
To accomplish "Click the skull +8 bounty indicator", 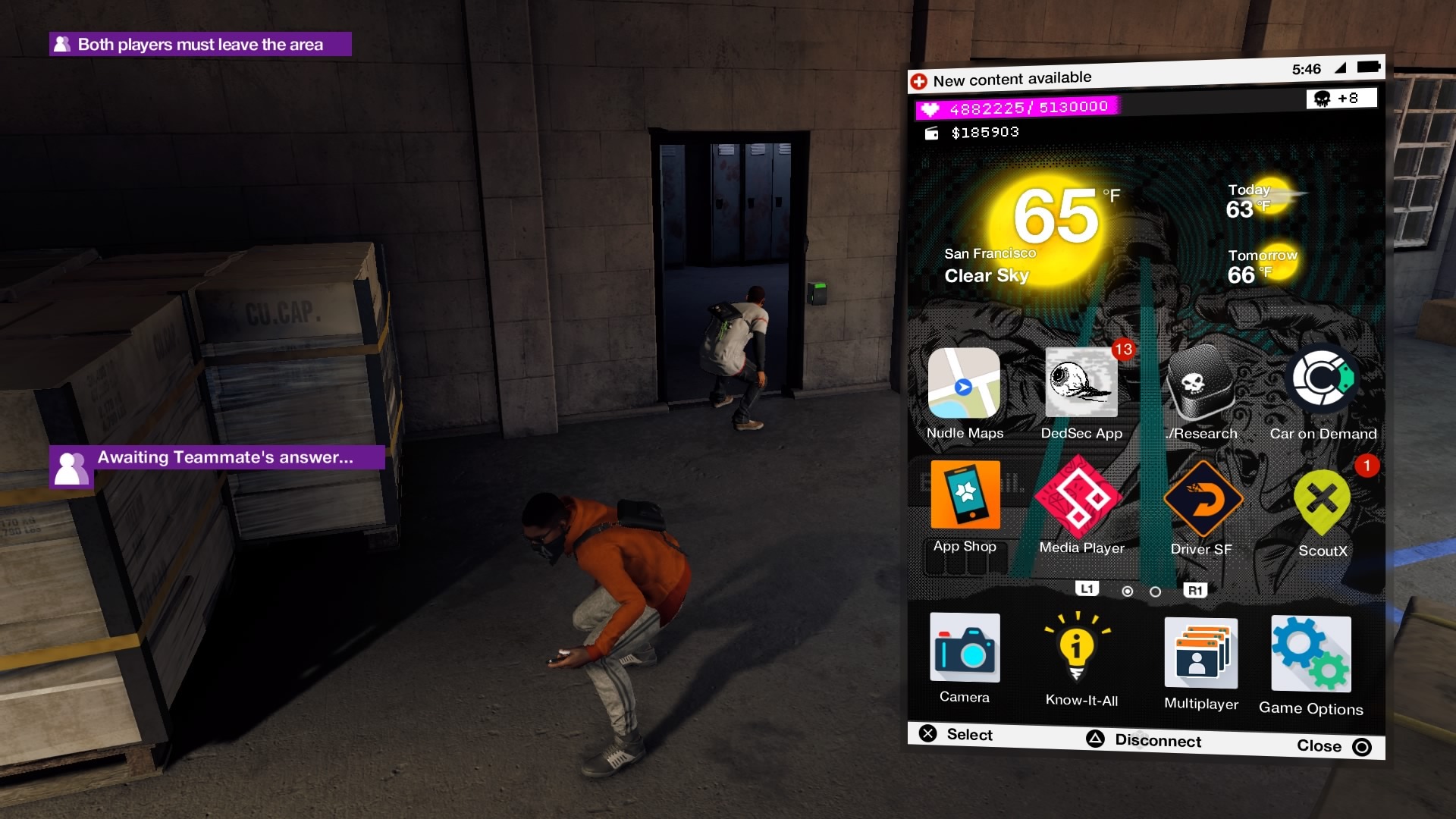I will click(x=1341, y=98).
